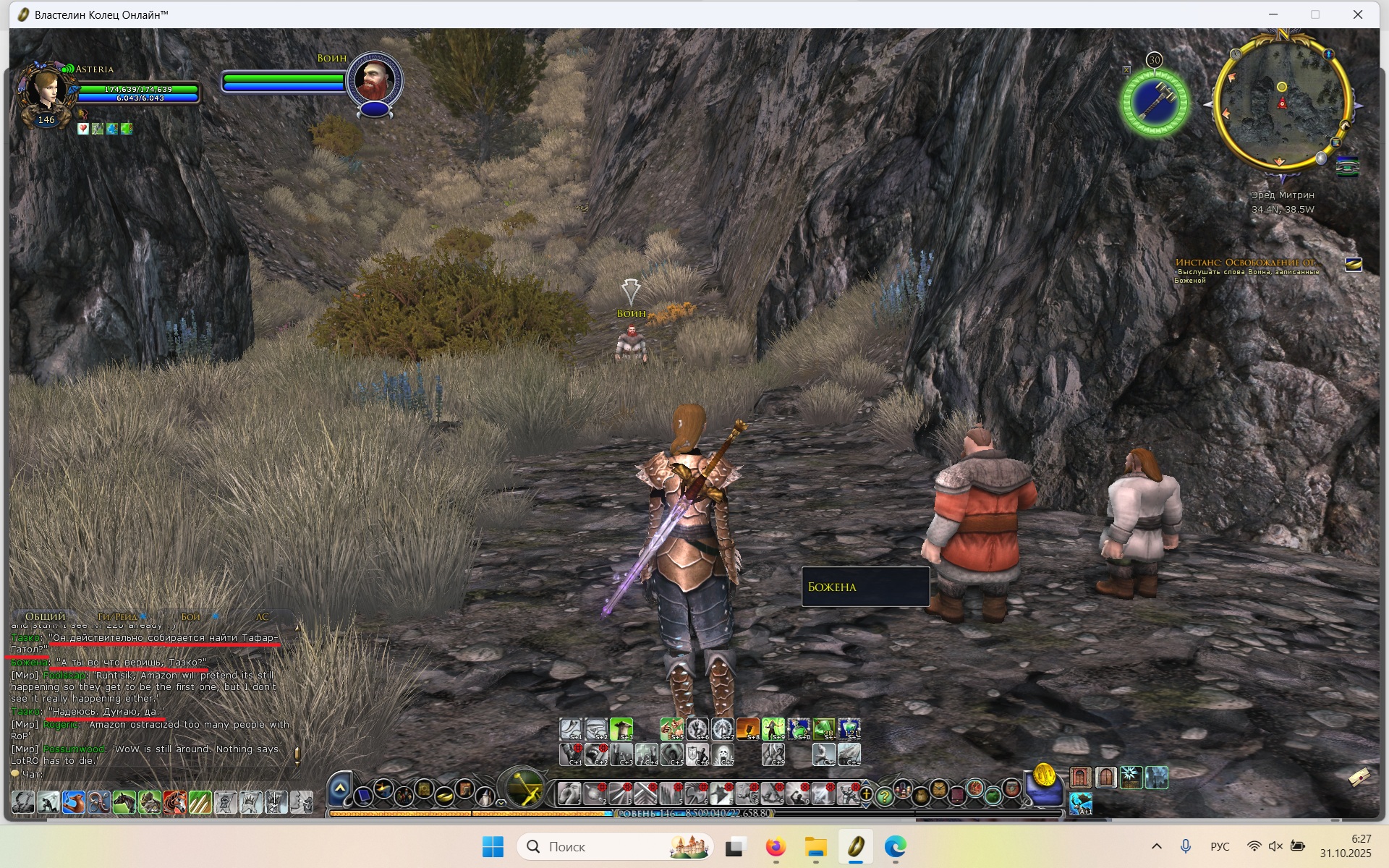Image resolution: width=1389 pixels, height=868 pixels.
Task: Open the help question mark button
Action: (884, 796)
